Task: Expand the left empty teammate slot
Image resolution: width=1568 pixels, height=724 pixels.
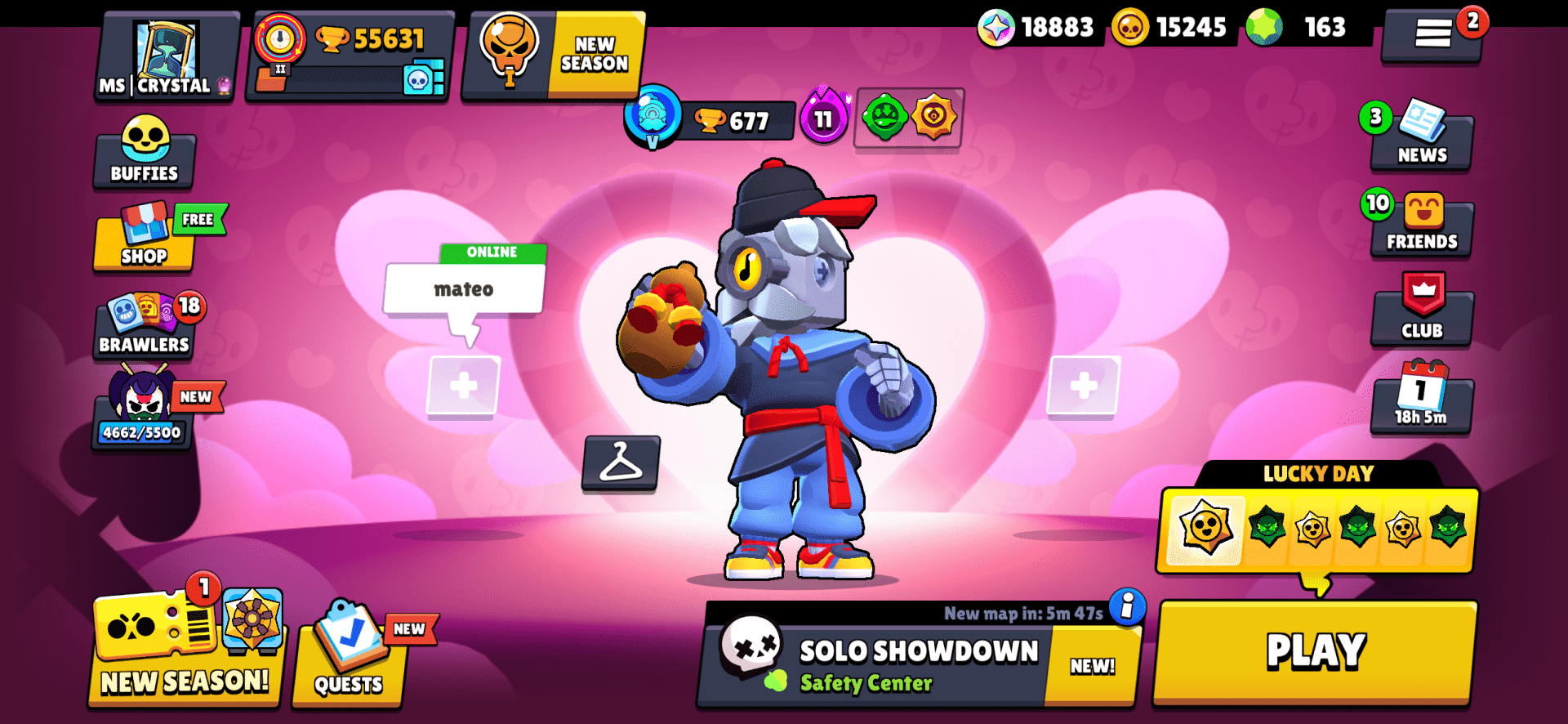Action: pyautogui.click(x=464, y=386)
